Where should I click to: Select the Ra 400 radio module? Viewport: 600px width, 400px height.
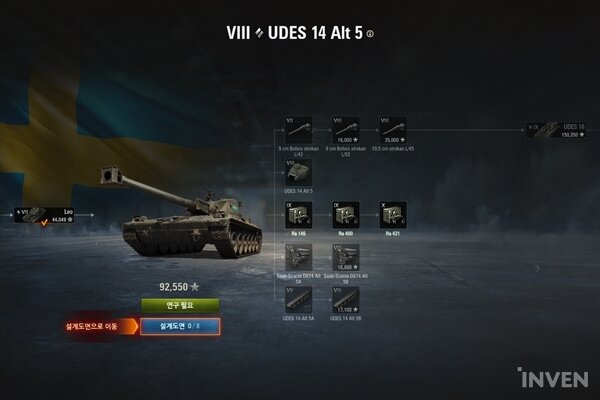pos(345,214)
